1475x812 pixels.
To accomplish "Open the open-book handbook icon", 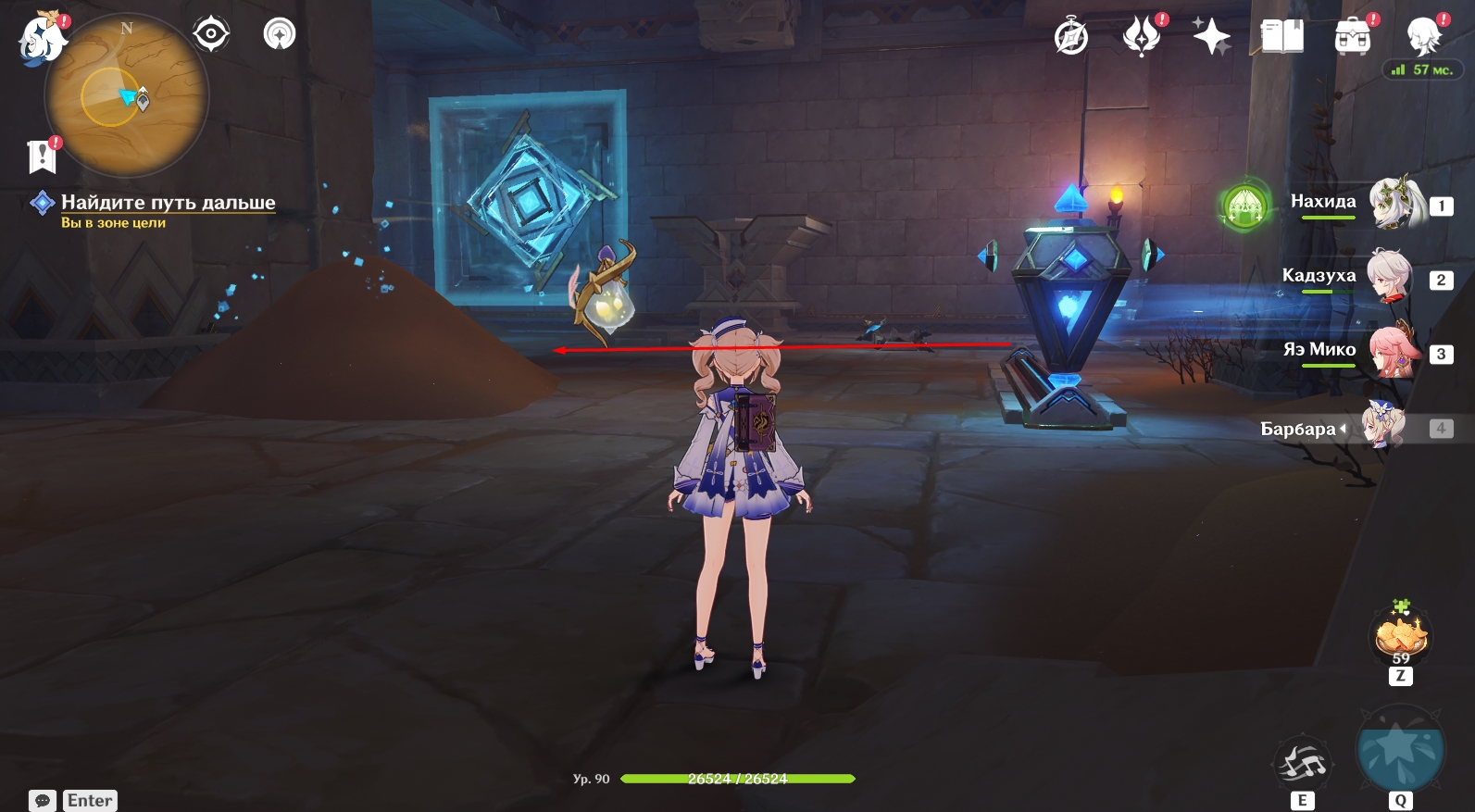I will click(x=1281, y=37).
